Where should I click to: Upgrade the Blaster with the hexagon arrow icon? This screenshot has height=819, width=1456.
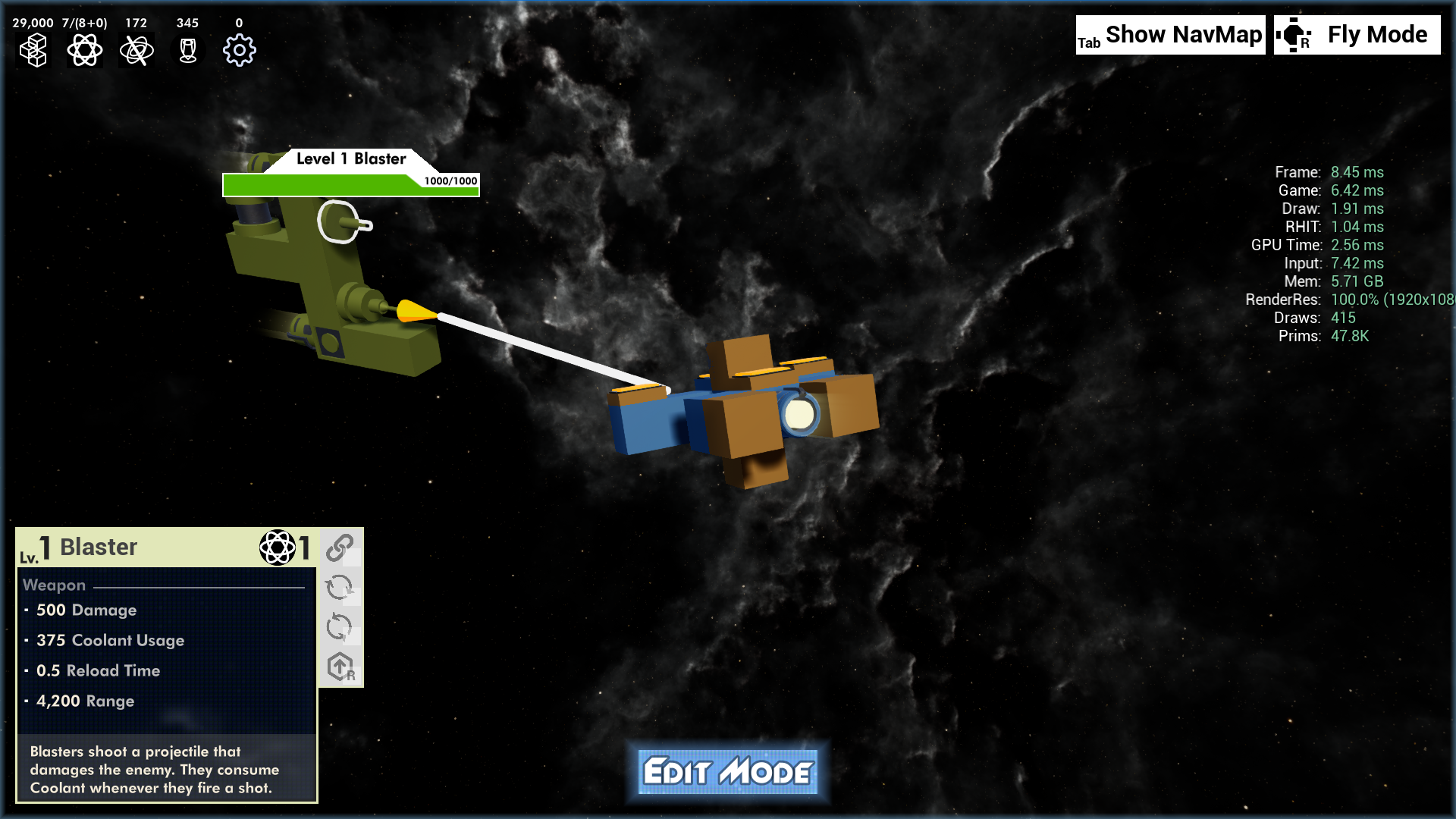coord(340,667)
